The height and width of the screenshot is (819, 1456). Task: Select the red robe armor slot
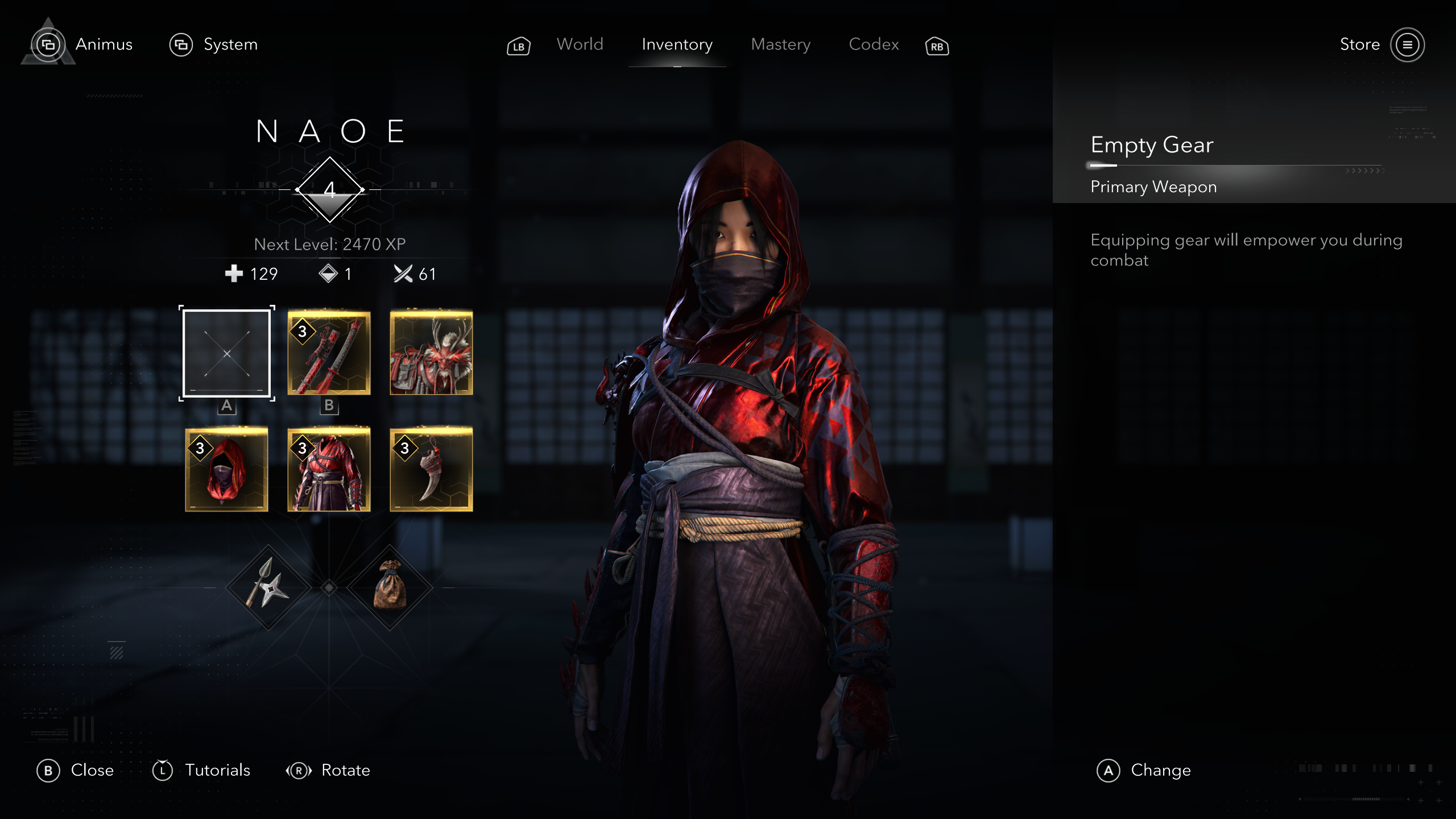329,470
